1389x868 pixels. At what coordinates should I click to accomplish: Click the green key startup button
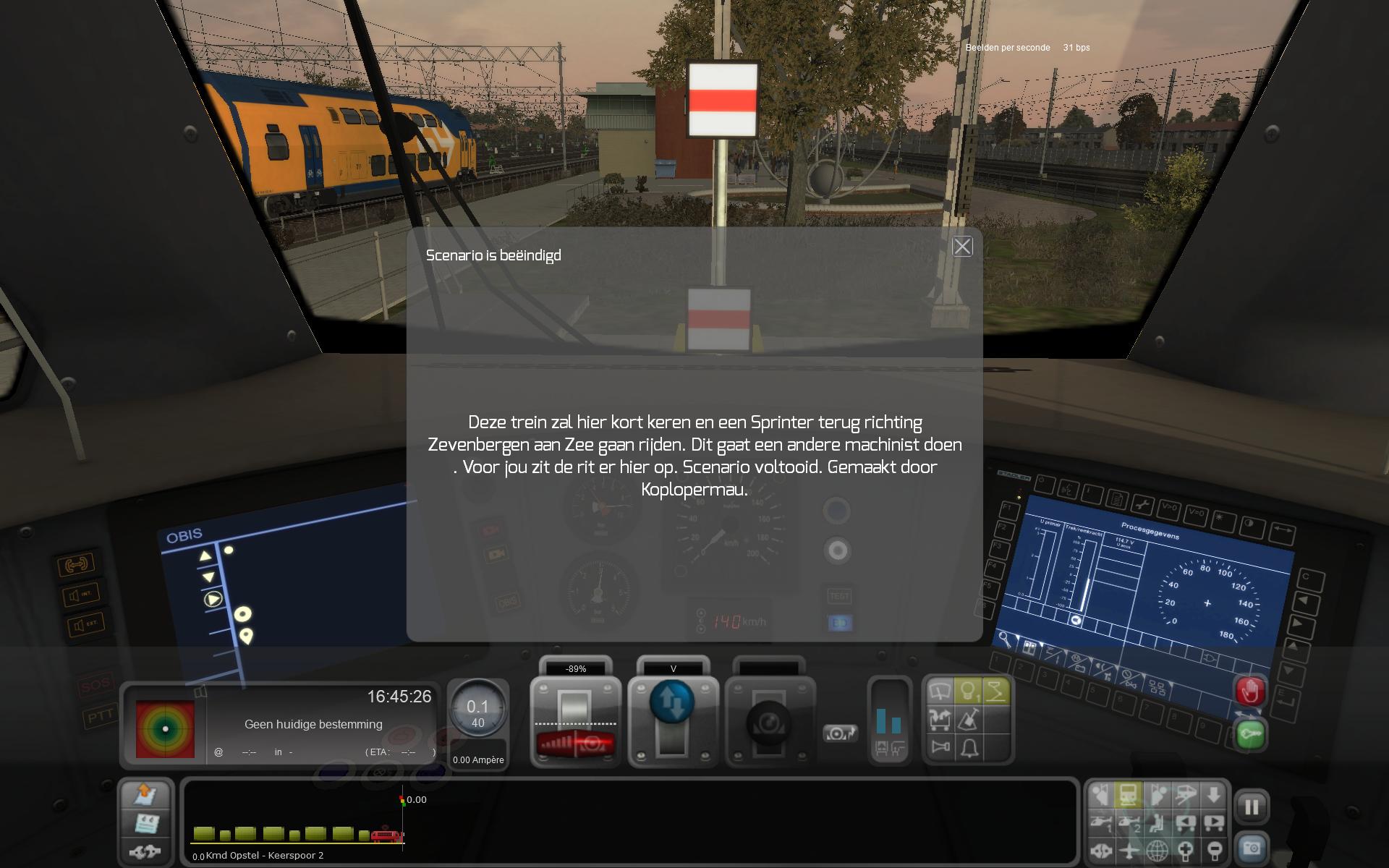point(1250,736)
